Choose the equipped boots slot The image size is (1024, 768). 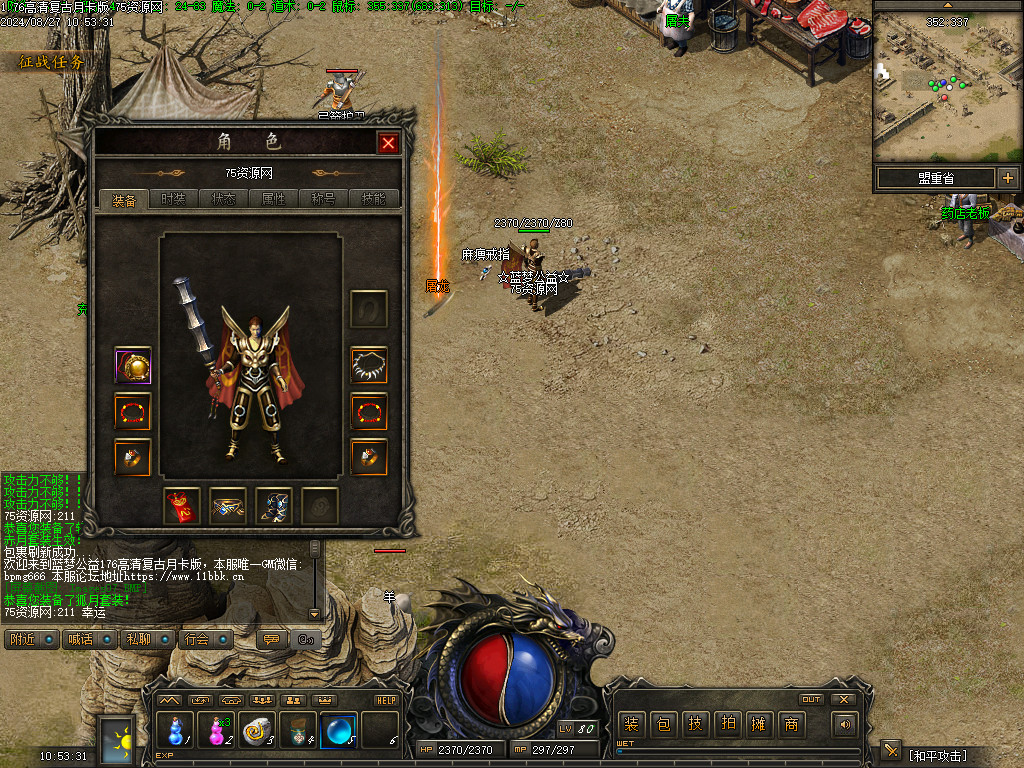point(274,506)
